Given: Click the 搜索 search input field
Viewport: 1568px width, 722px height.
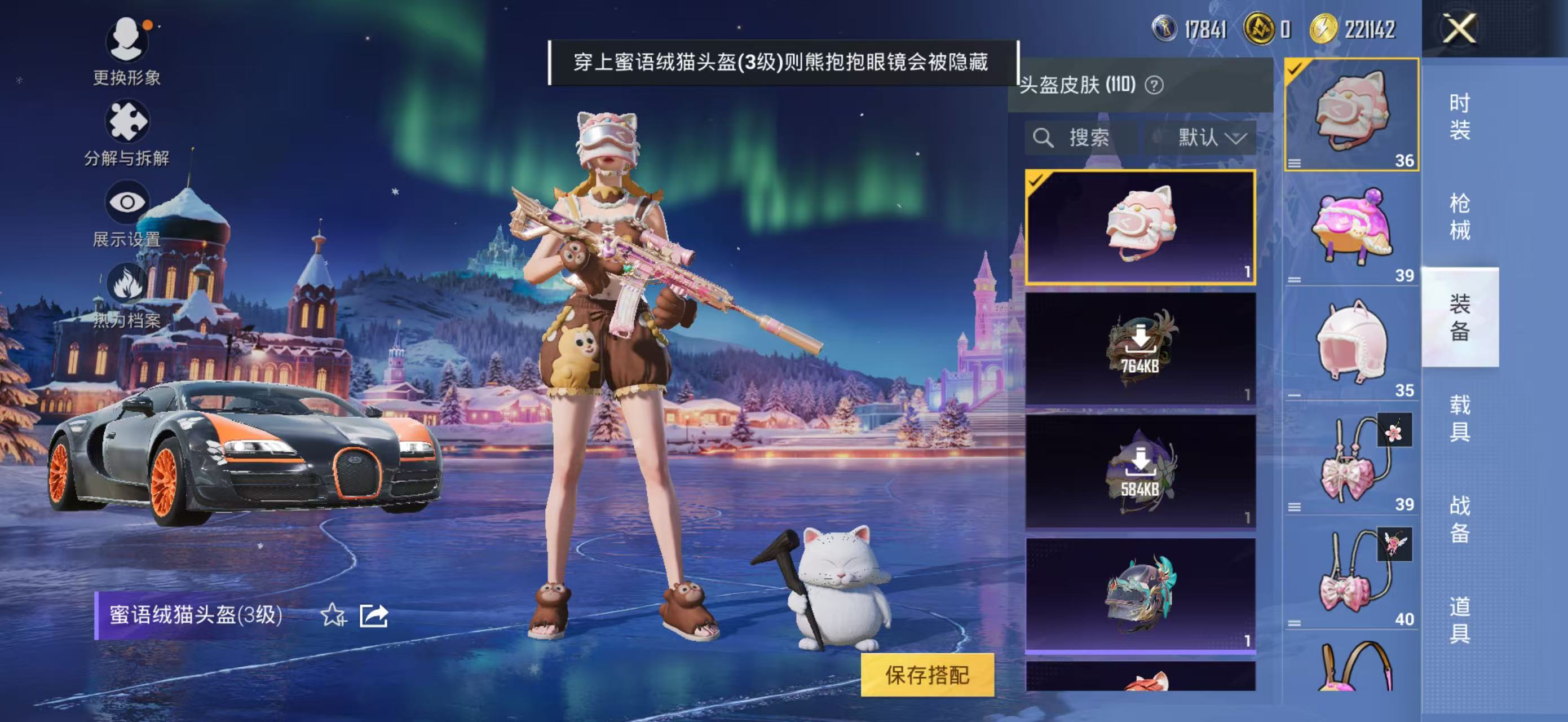Looking at the screenshot, I should pos(1089,138).
